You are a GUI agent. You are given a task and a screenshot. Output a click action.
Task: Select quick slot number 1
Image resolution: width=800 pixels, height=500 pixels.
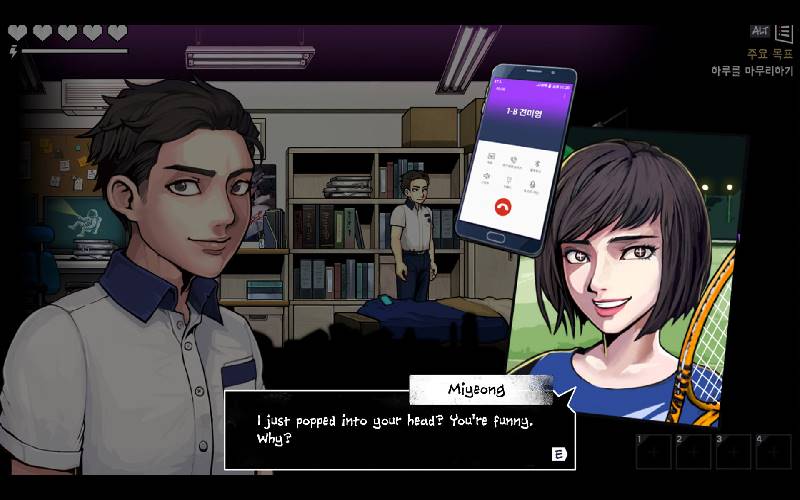pos(653,452)
